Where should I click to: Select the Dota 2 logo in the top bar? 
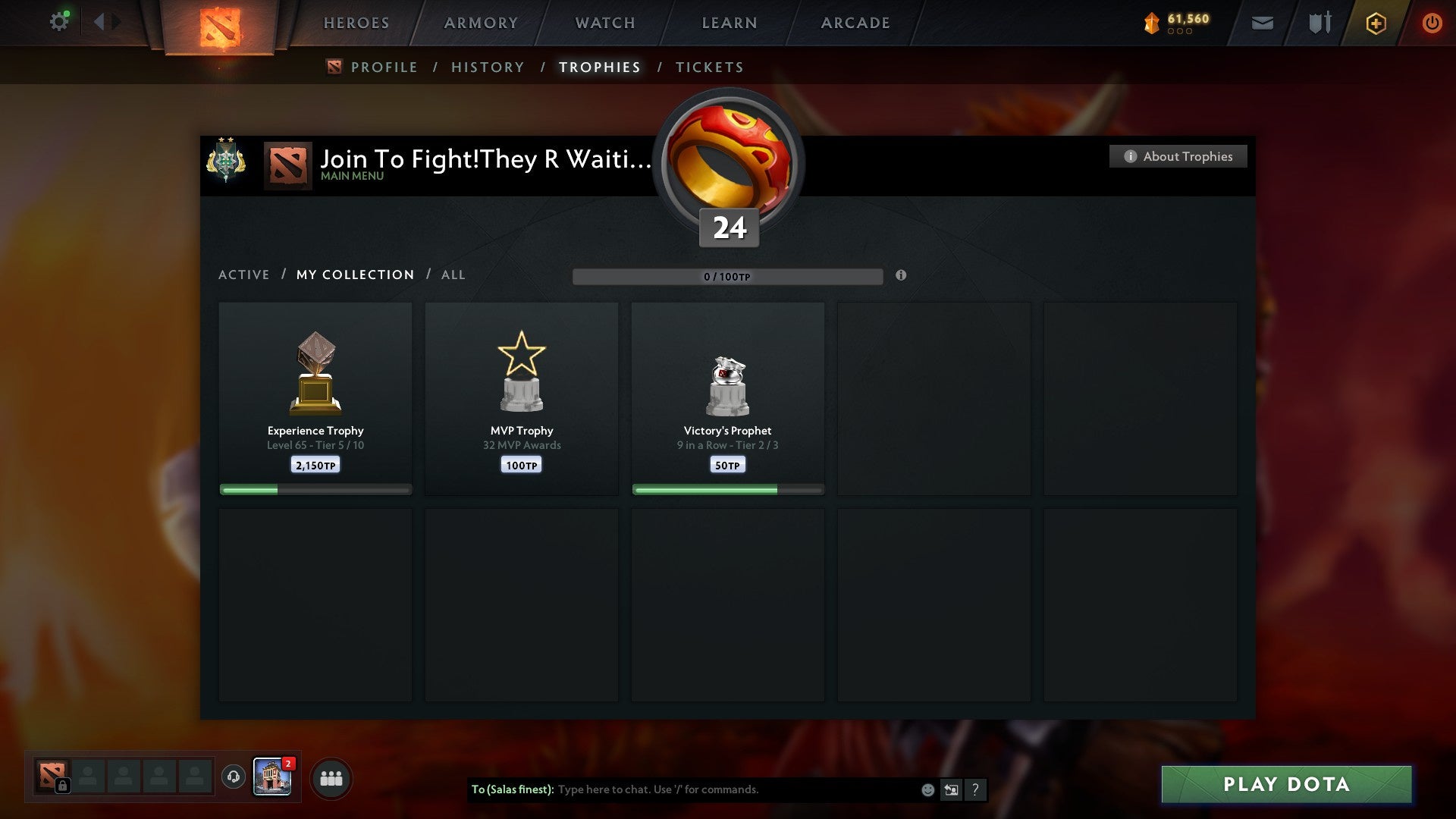[218, 23]
